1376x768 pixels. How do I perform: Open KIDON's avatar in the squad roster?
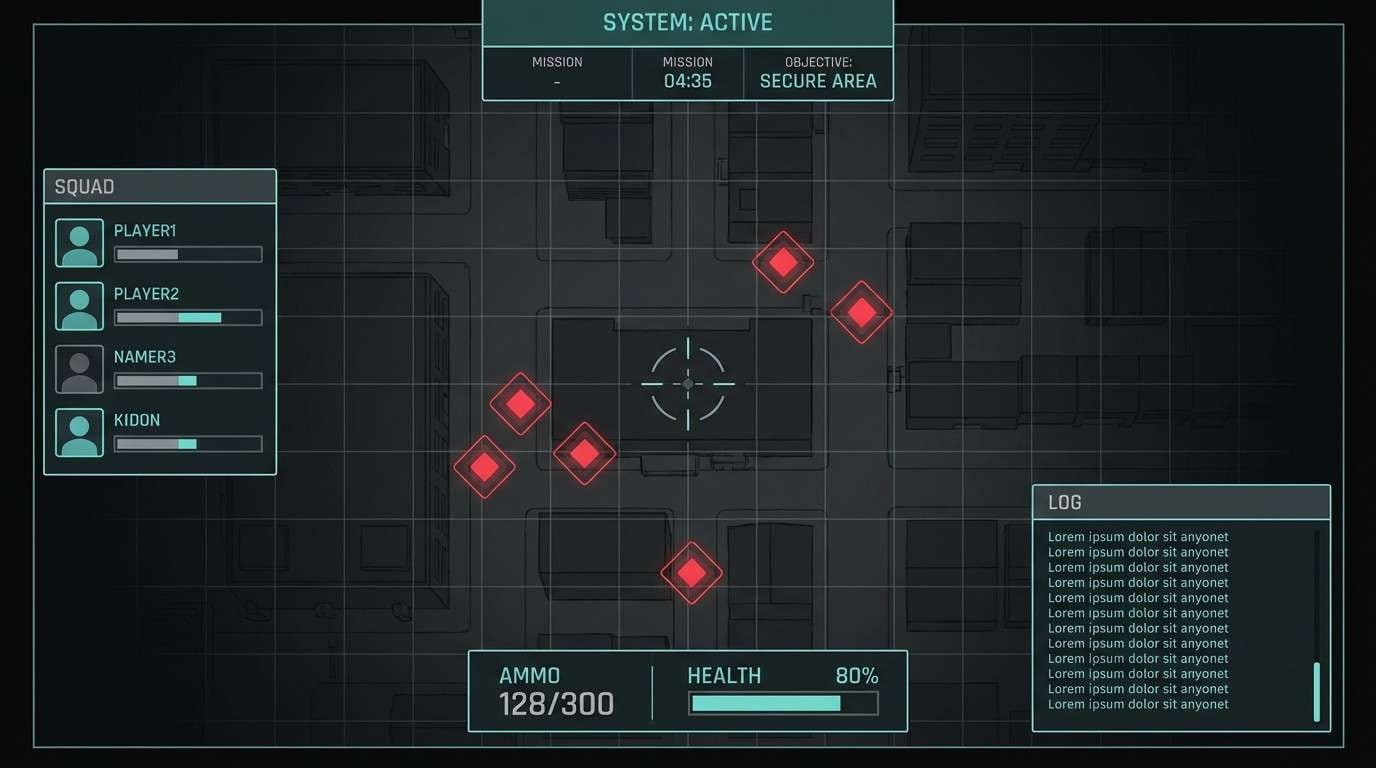[x=79, y=432]
